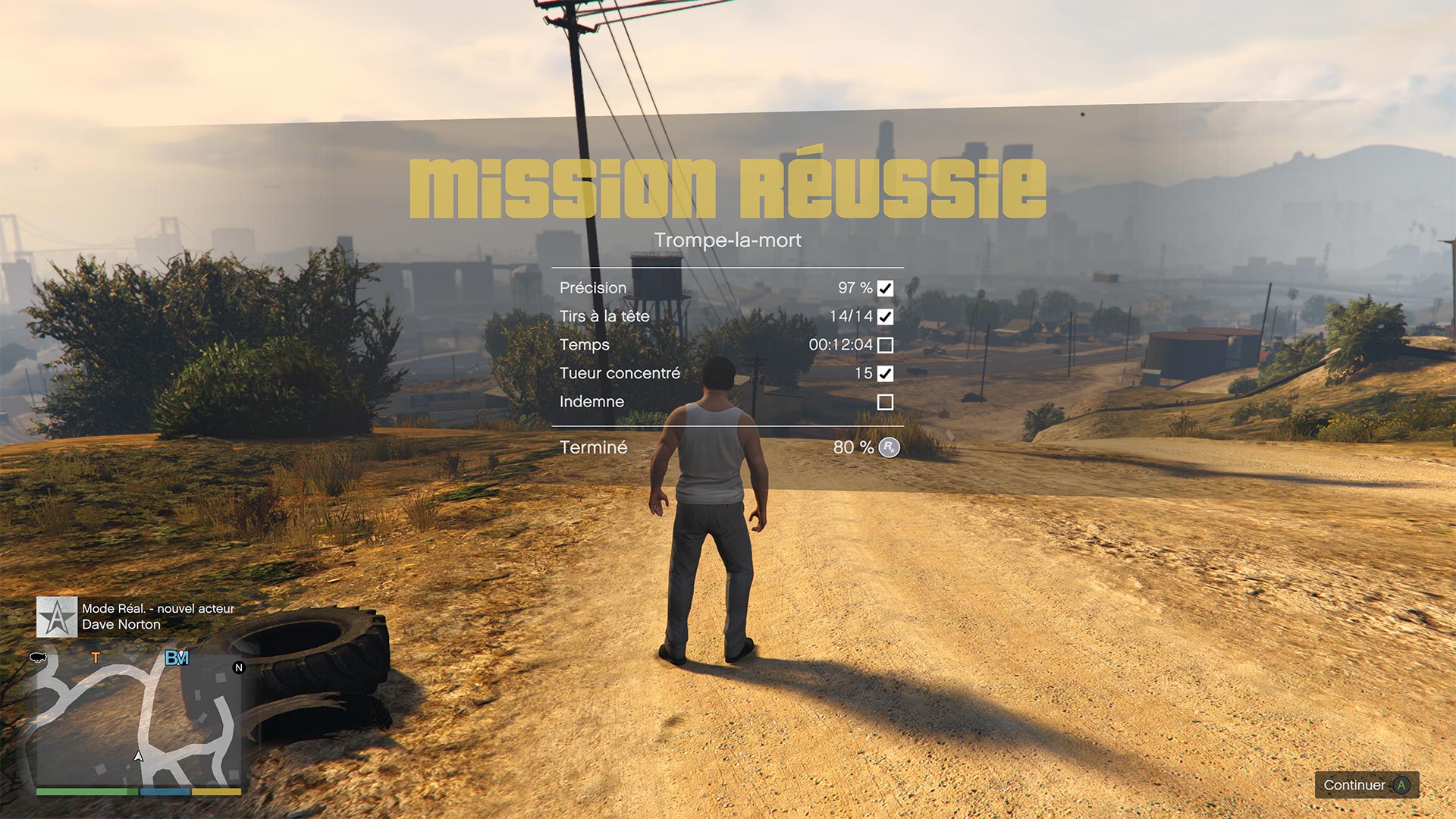Click the Rockstar medal beside Terminé
Viewport: 1456px width, 819px height.
(x=889, y=447)
